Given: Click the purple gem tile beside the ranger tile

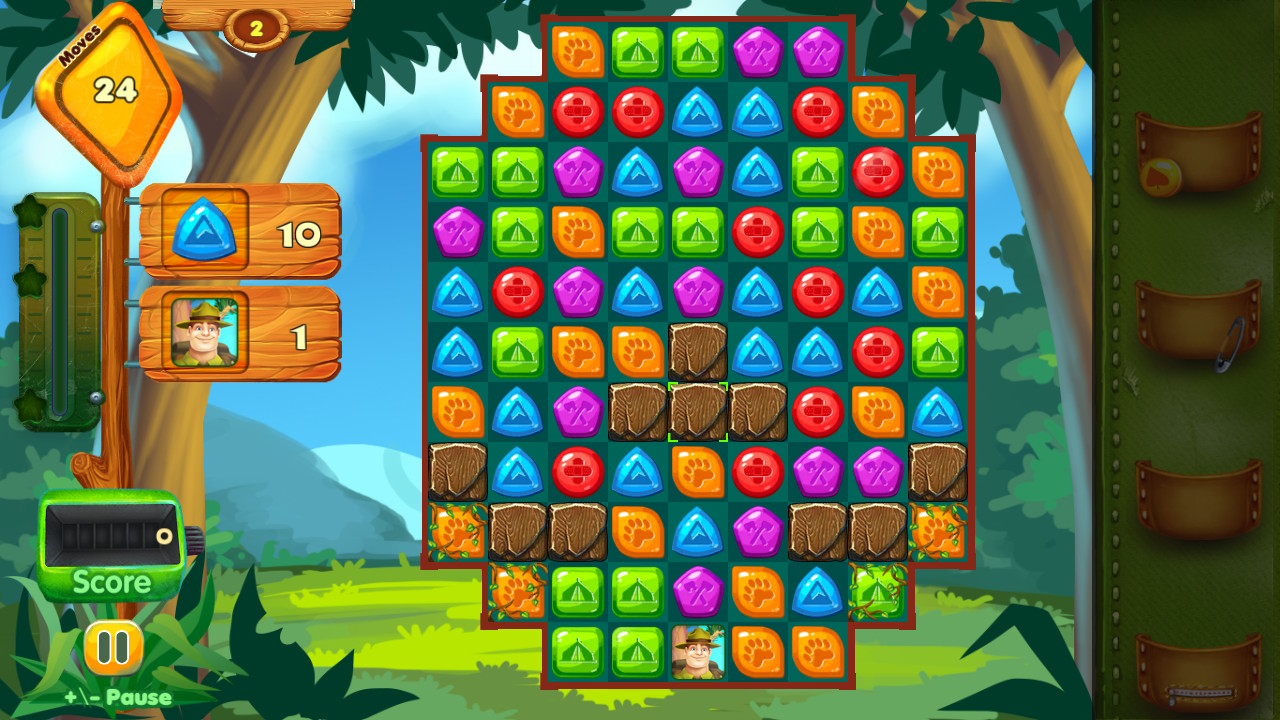Looking at the screenshot, I should (697, 591).
